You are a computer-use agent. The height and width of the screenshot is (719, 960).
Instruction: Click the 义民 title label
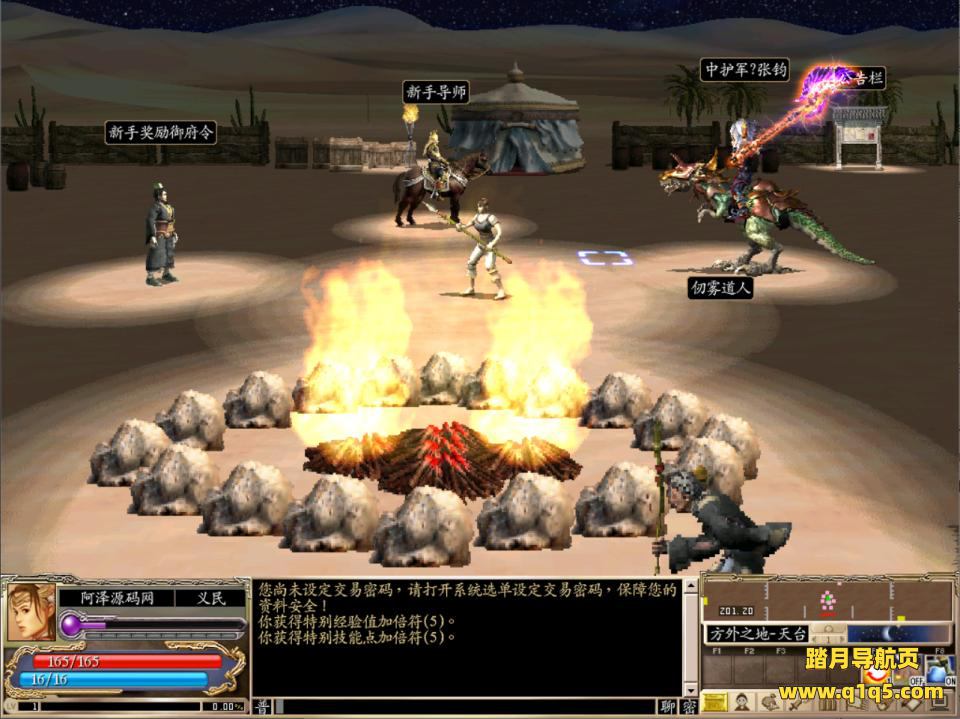click(x=211, y=598)
